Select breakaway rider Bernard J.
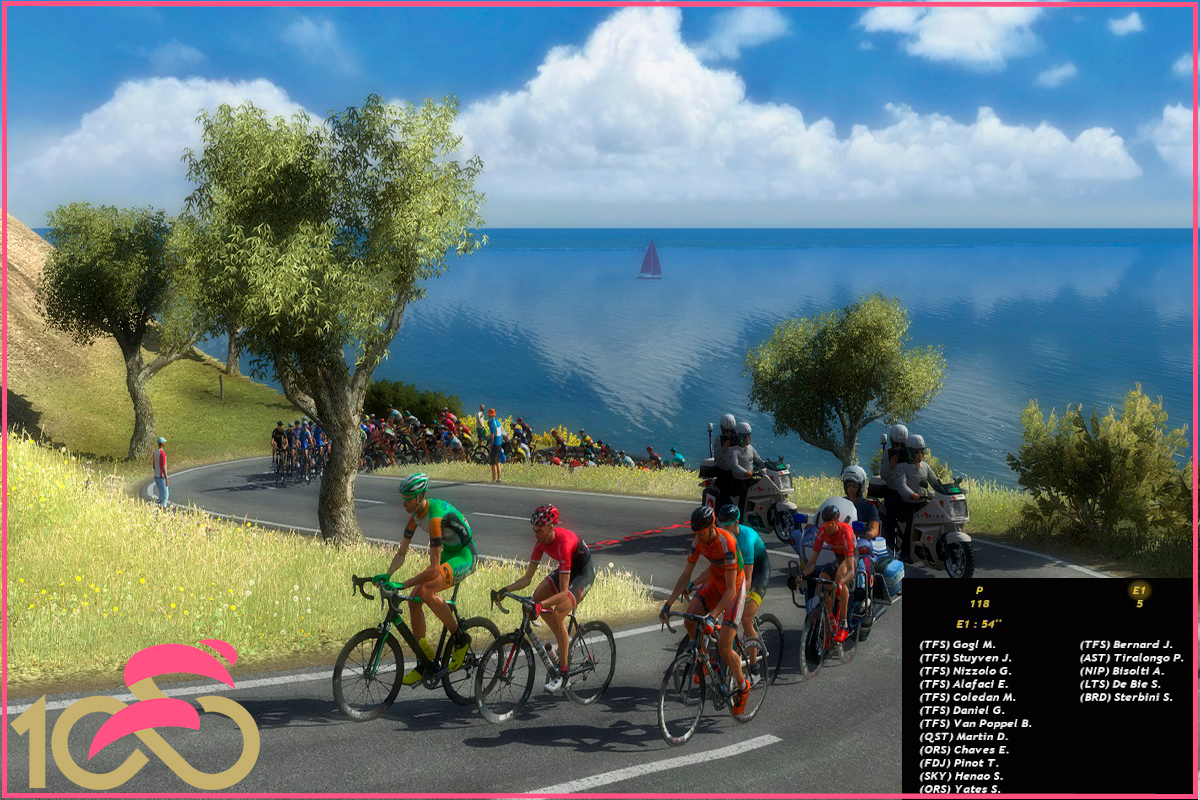The height and width of the screenshot is (800, 1200). (x=1126, y=645)
